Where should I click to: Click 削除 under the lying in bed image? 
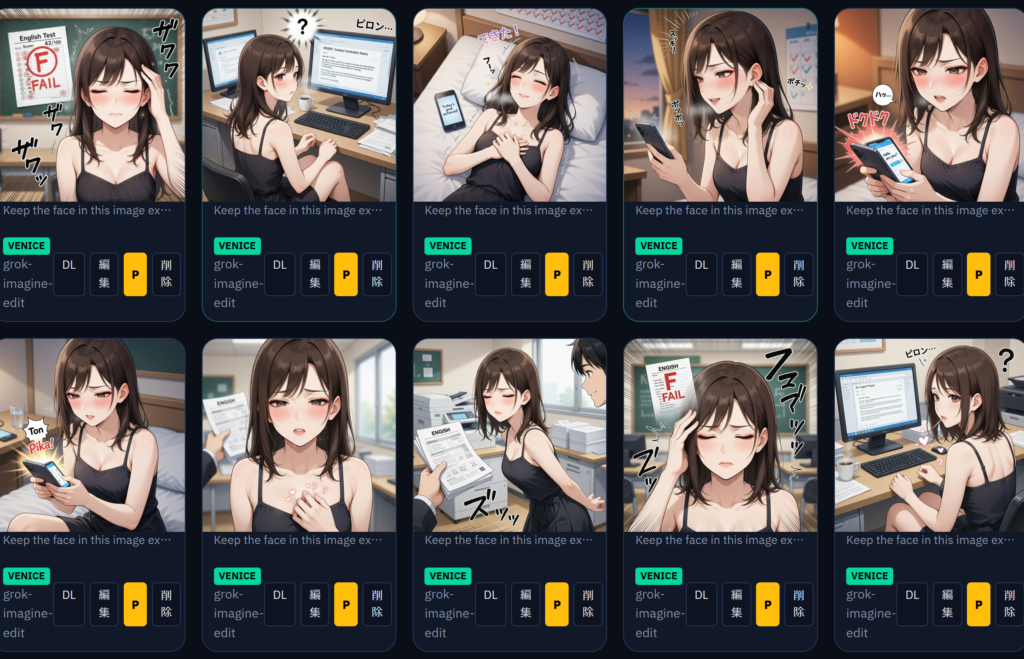[588, 274]
